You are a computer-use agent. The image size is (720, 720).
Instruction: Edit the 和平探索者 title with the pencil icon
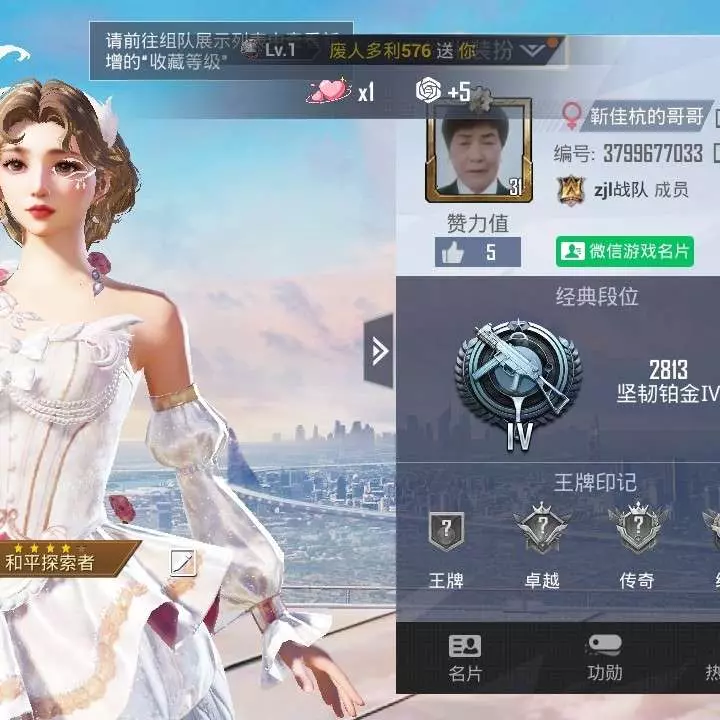[183, 563]
